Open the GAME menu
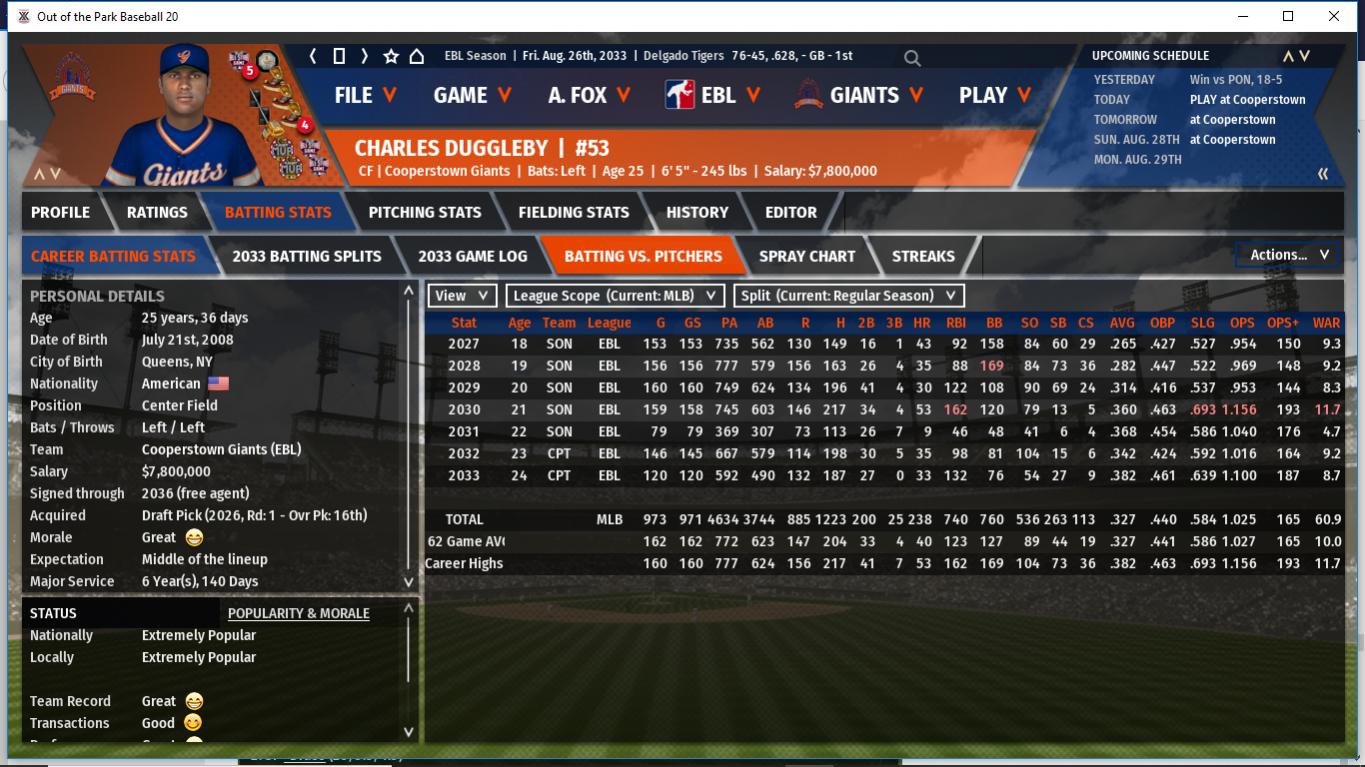The width and height of the screenshot is (1365, 767). click(x=472, y=95)
